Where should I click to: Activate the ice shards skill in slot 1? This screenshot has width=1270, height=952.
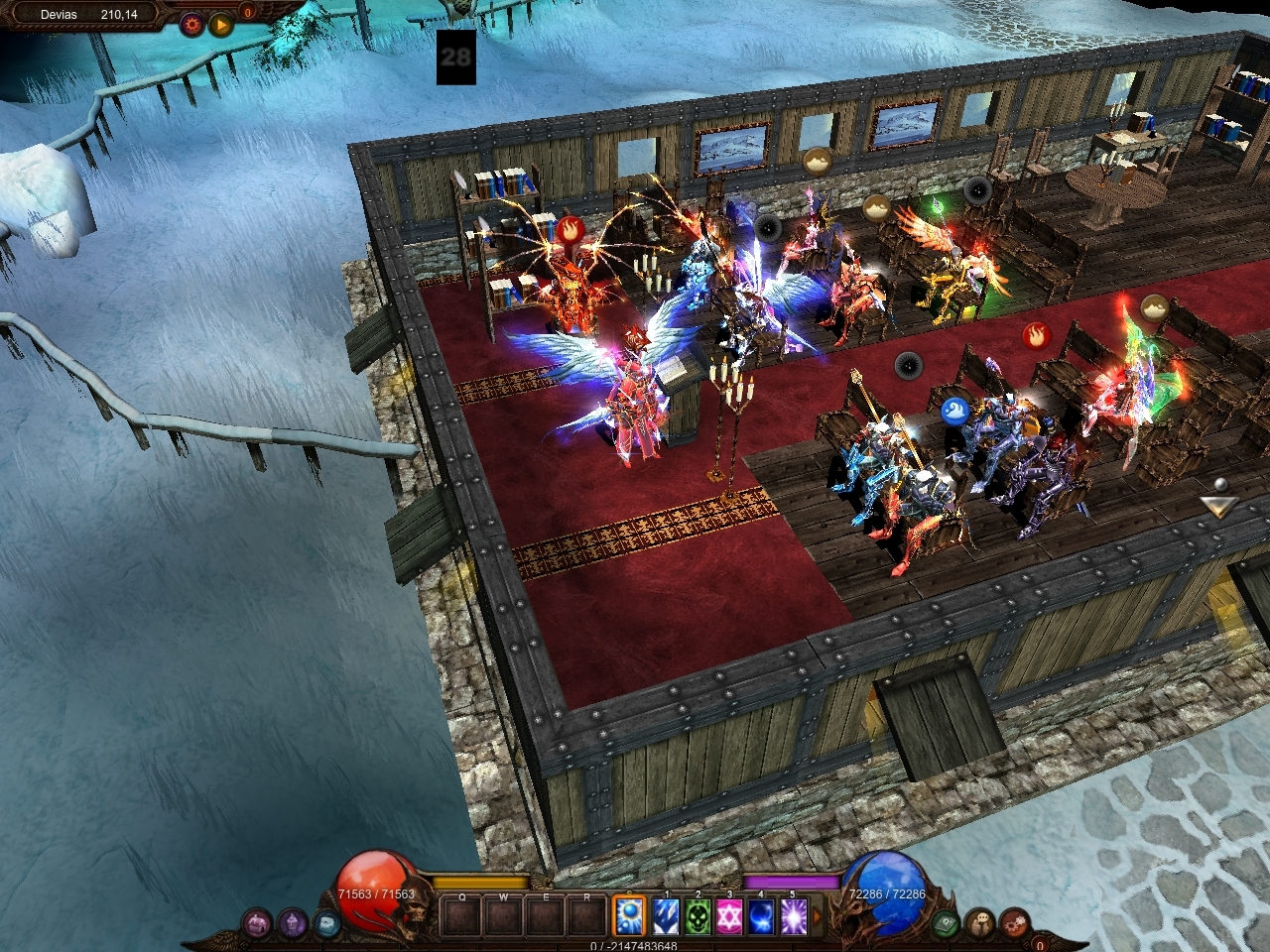coord(665,914)
